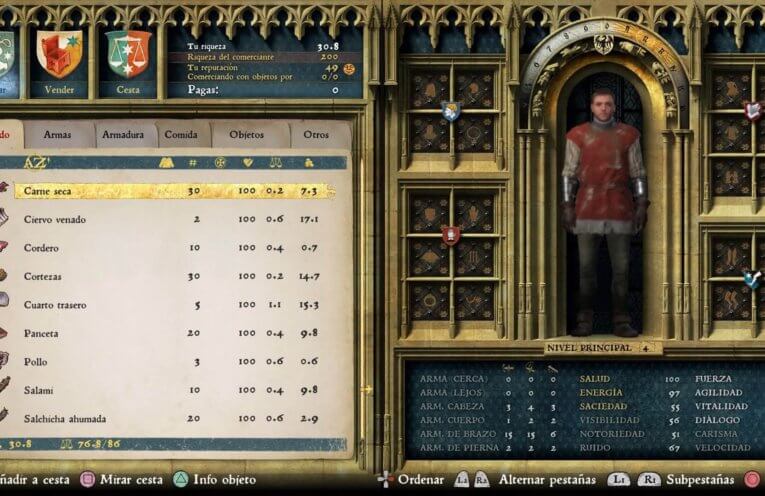Select Cuarto trasero in the list
Viewport: 765px width, 496px height.
click(x=170, y=305)
